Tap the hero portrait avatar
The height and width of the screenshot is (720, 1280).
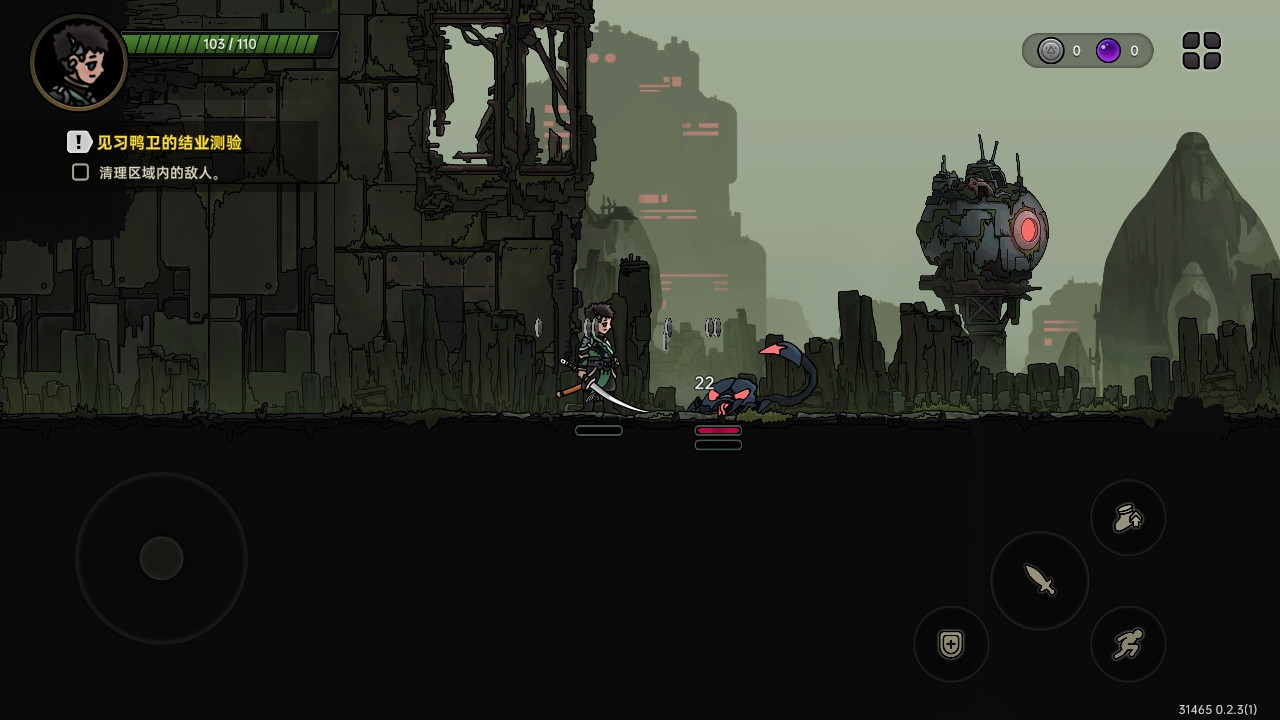pyautogui.click(x=79, y=62)
